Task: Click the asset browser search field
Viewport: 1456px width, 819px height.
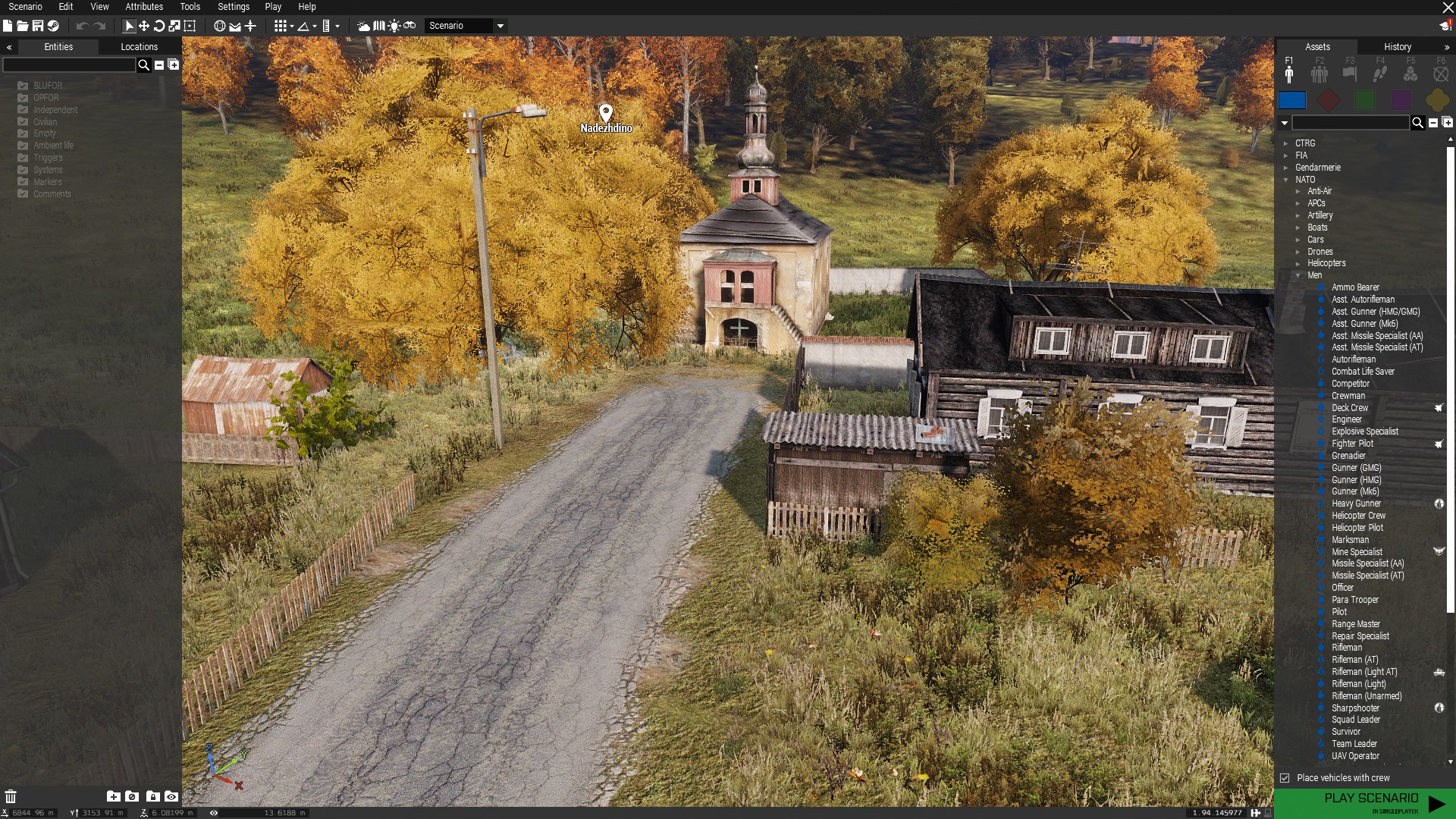Action: [x=1350, y=123]
